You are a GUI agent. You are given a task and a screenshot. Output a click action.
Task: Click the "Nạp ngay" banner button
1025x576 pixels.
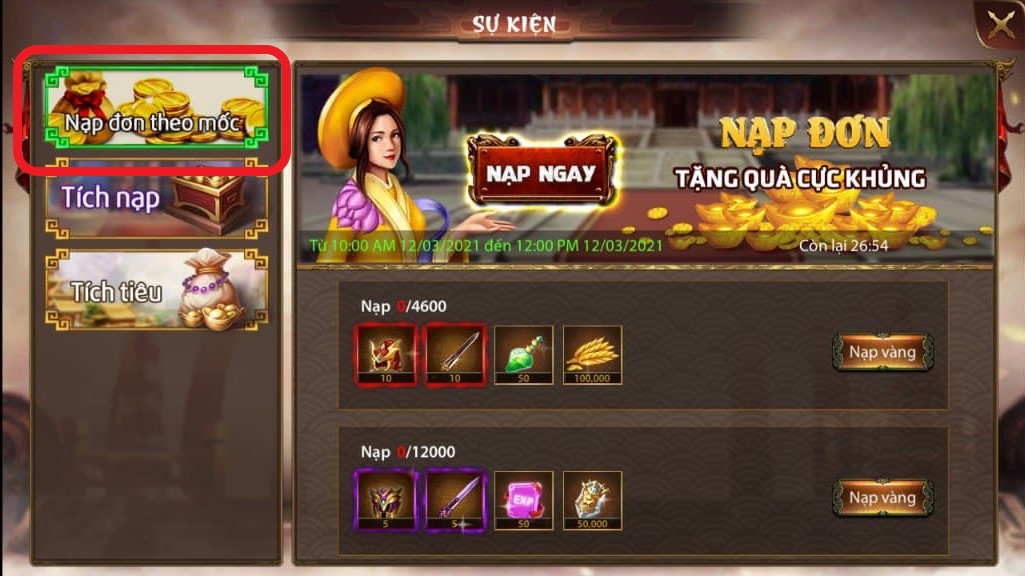541,173
